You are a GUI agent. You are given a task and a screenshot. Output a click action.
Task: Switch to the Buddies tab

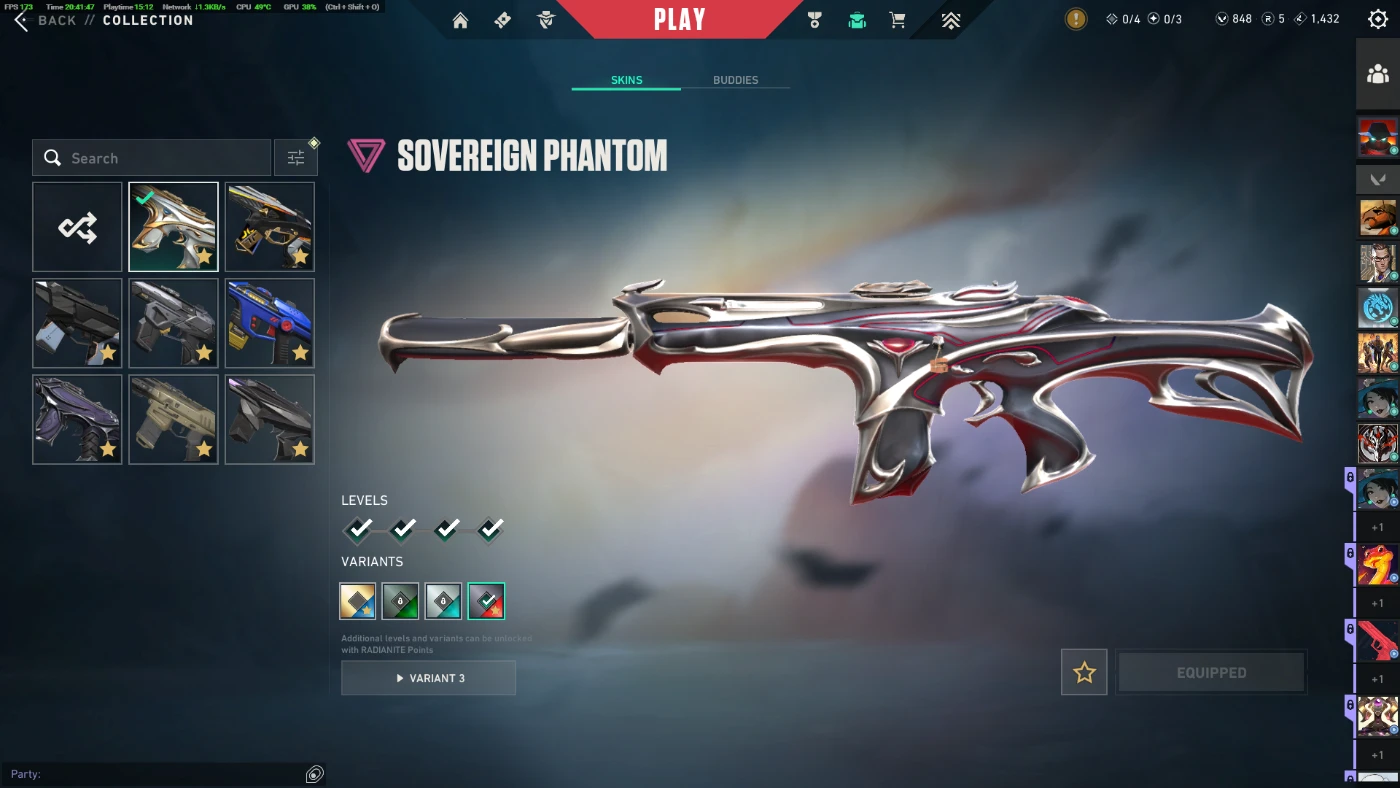[x=735, y=80]
